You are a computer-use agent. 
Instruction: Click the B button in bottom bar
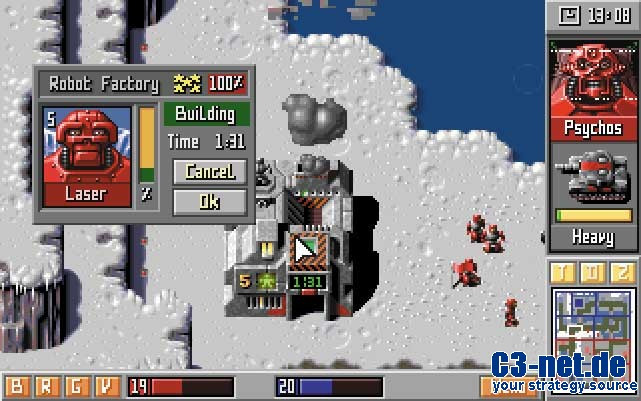[x=18, y=386]
